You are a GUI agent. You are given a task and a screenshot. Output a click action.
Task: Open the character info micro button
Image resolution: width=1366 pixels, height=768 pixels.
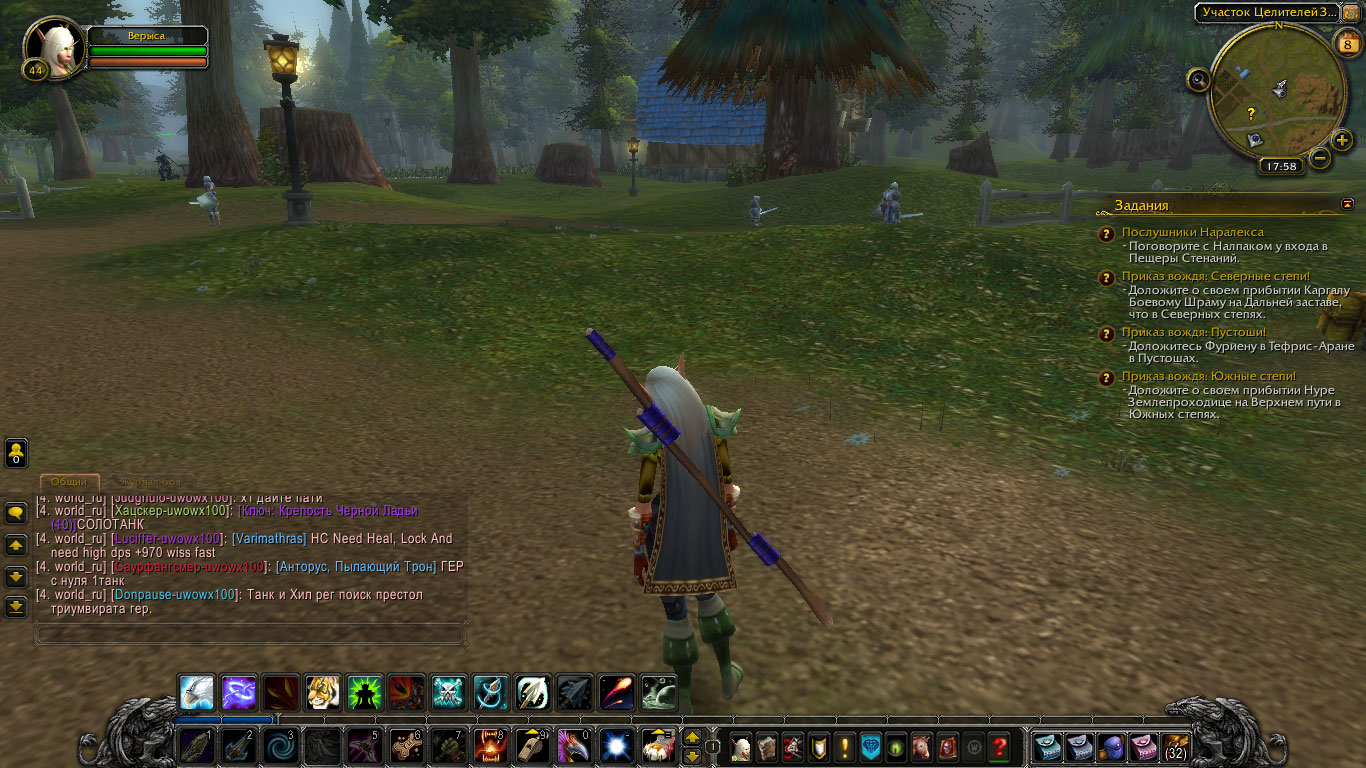click(x=740, y=747)
